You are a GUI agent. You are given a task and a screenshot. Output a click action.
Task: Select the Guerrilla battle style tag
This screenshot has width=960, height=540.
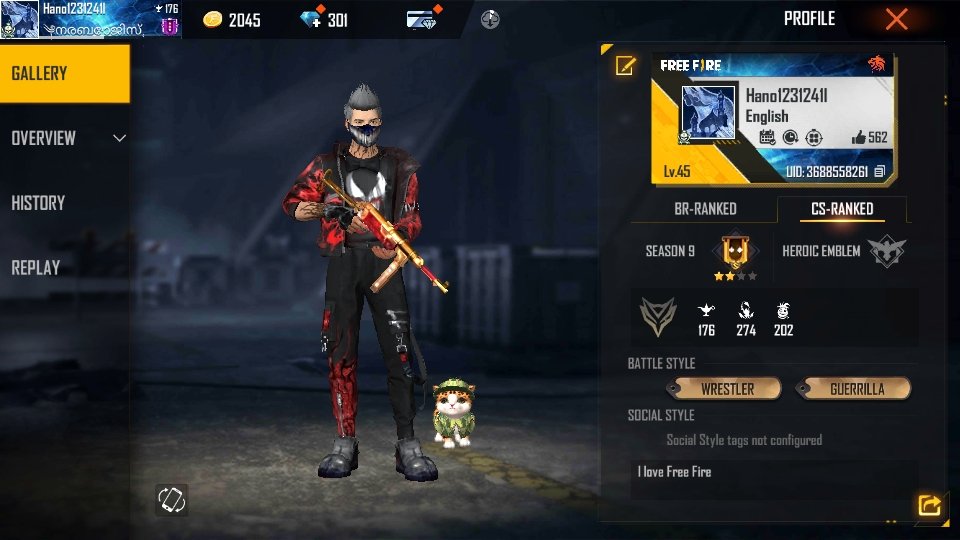856,389
